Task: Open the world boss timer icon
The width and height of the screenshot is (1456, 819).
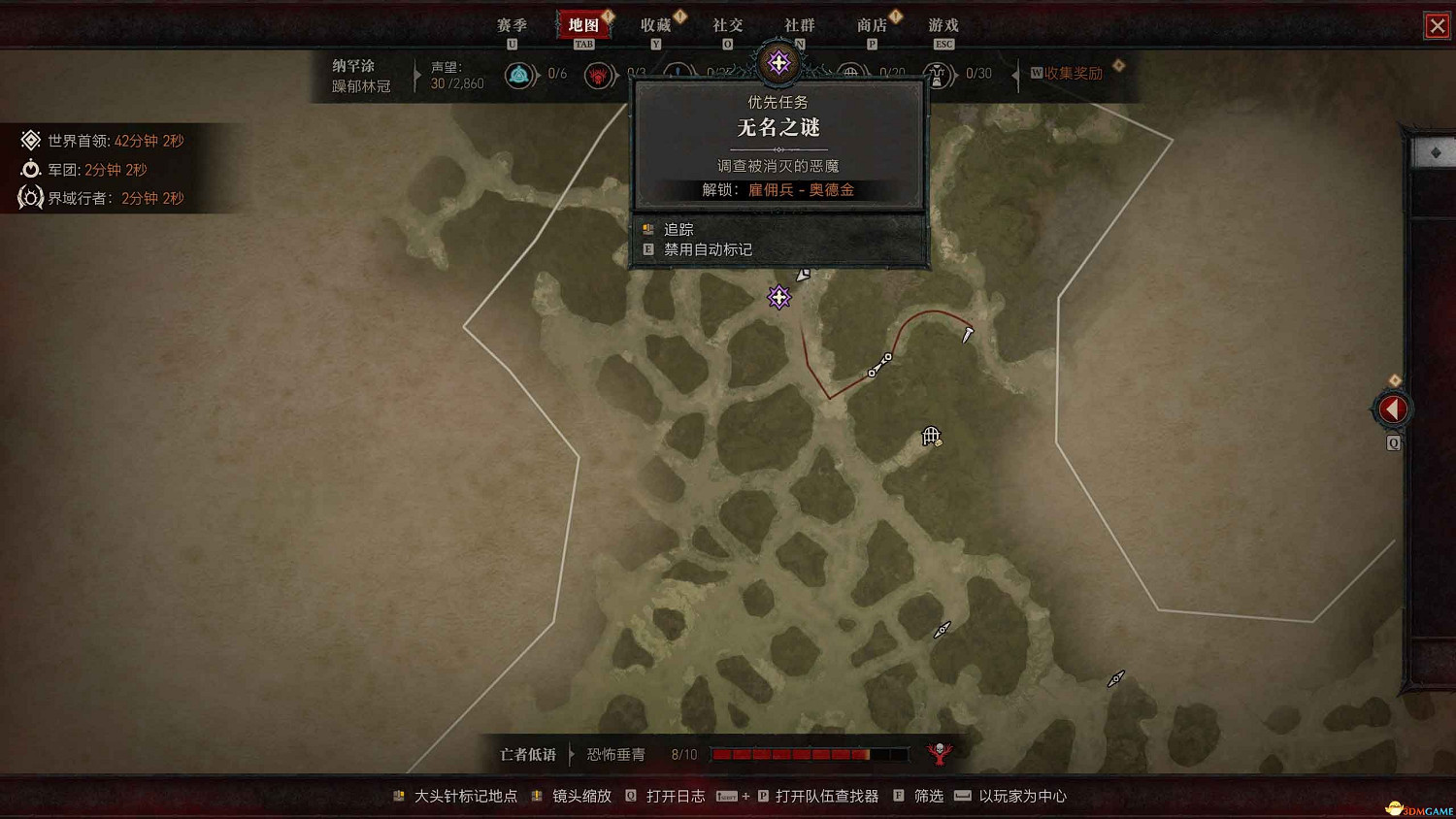Action: (x=30, y=140)
